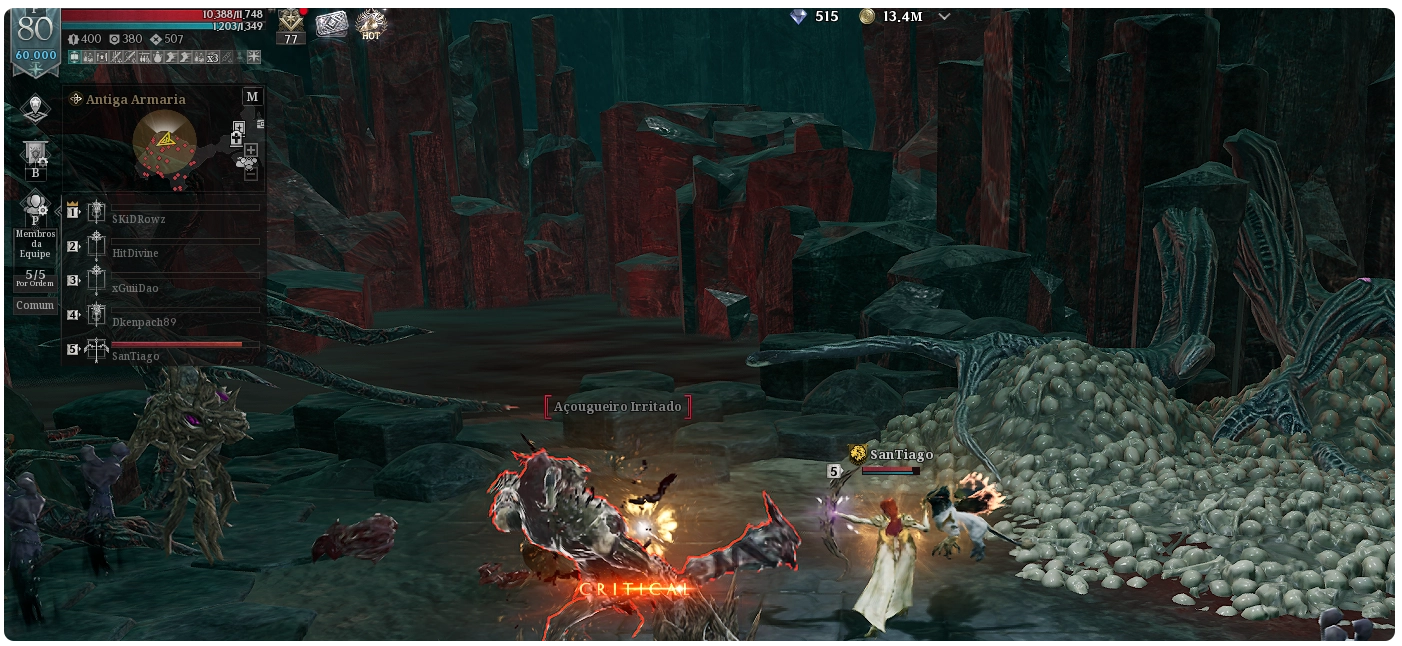Select party member SanTiago in the list

pyautogui.click(x=136, y=356)
